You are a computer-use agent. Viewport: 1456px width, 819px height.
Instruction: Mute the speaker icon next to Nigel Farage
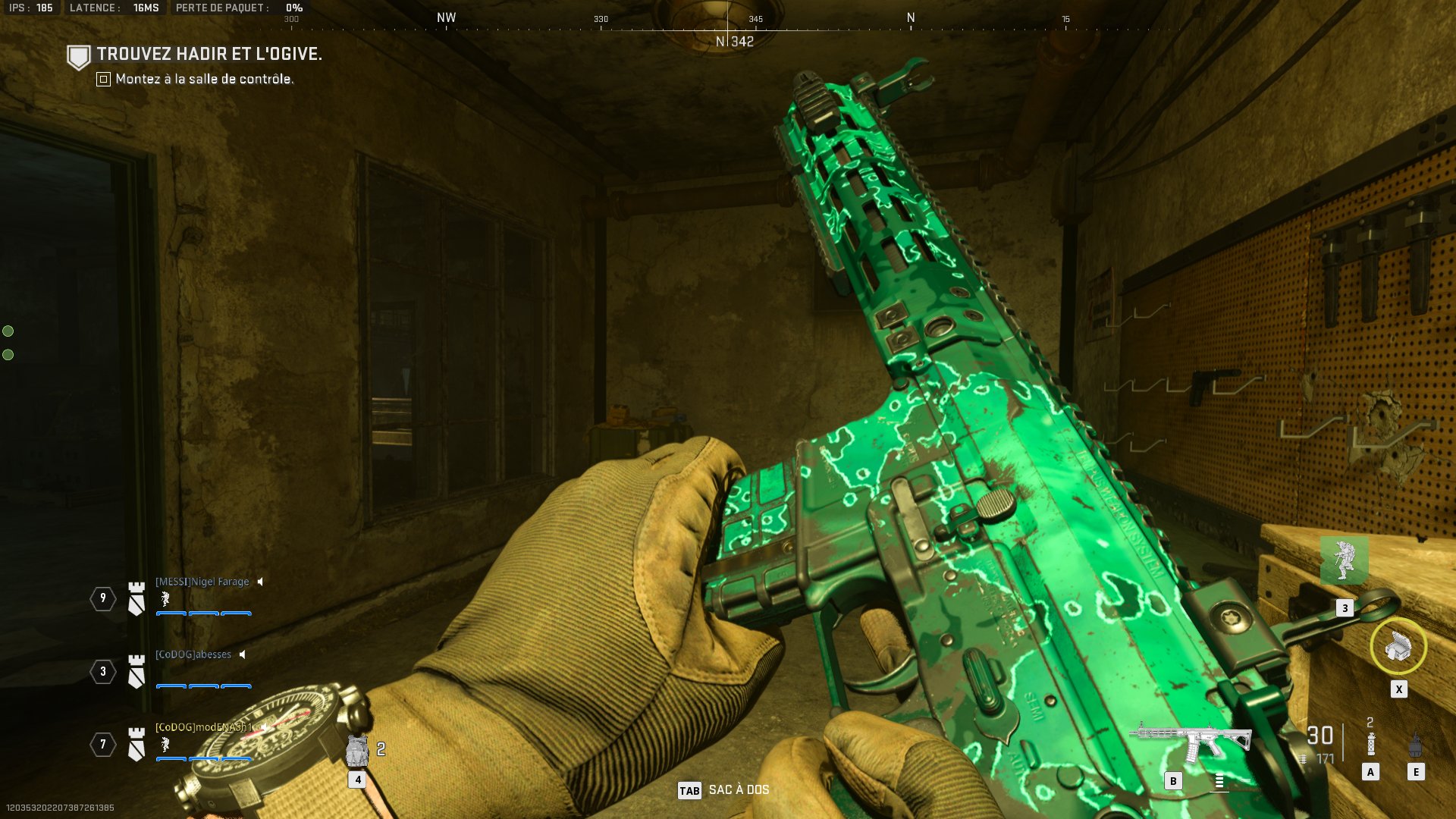pos(261,582)
